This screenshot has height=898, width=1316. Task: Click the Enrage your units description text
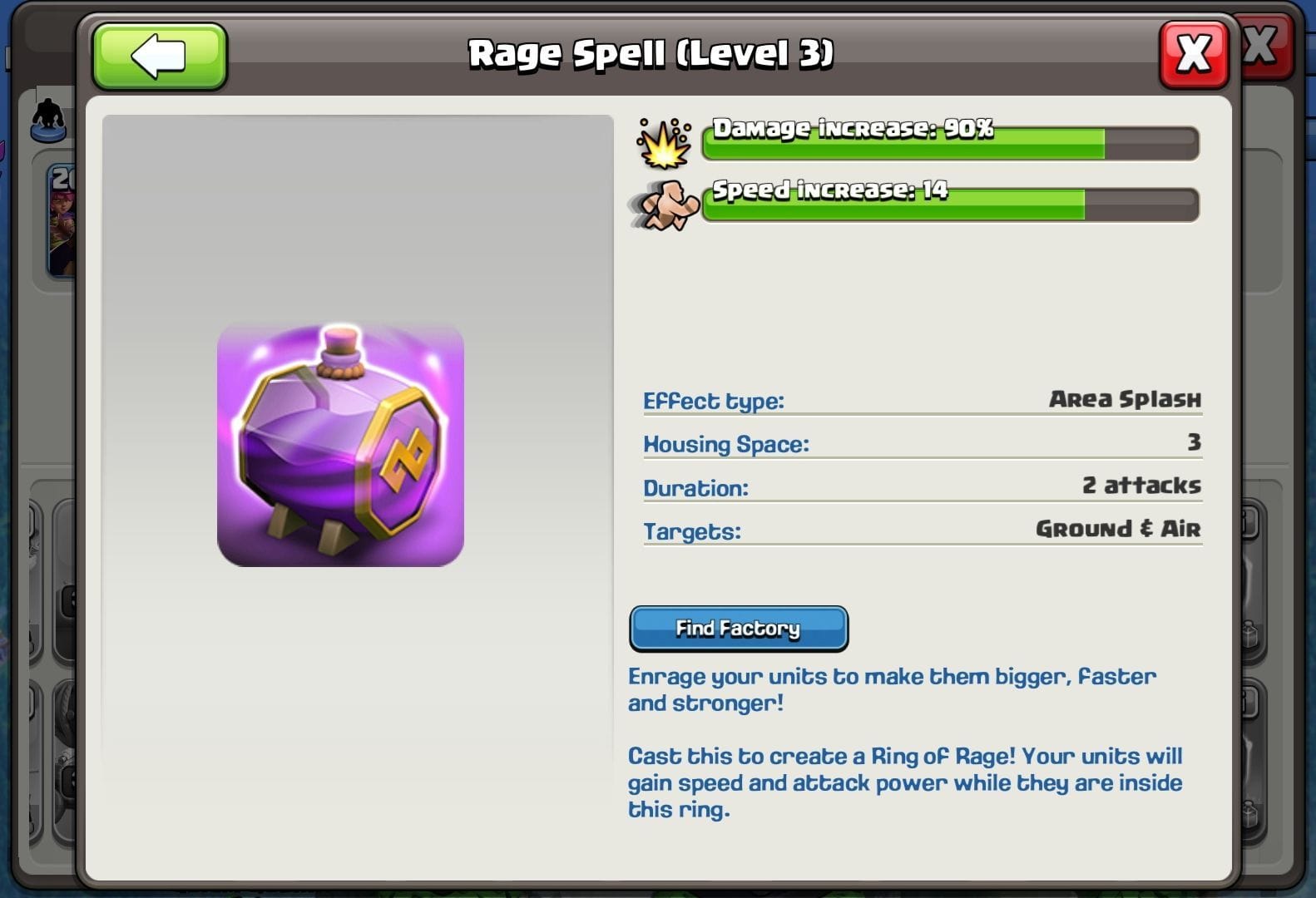click(890, 688)
